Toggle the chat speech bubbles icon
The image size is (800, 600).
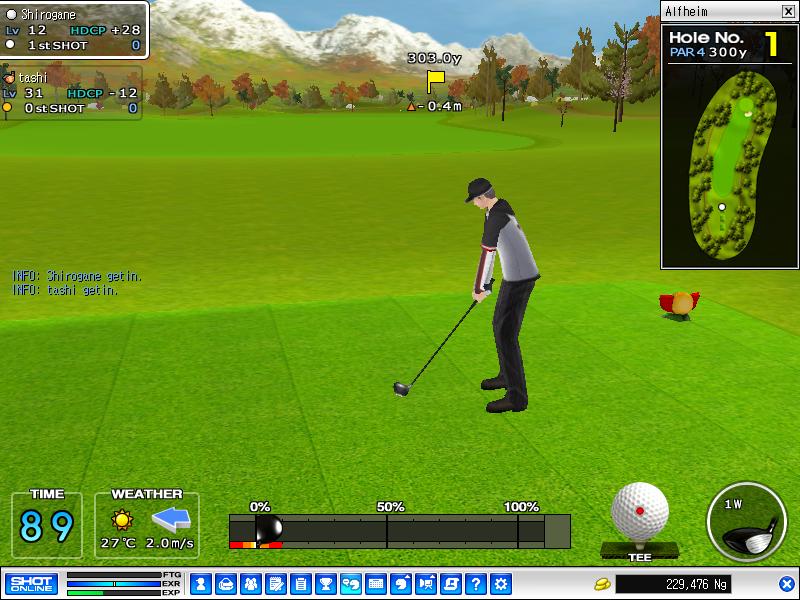coord(351,583)
